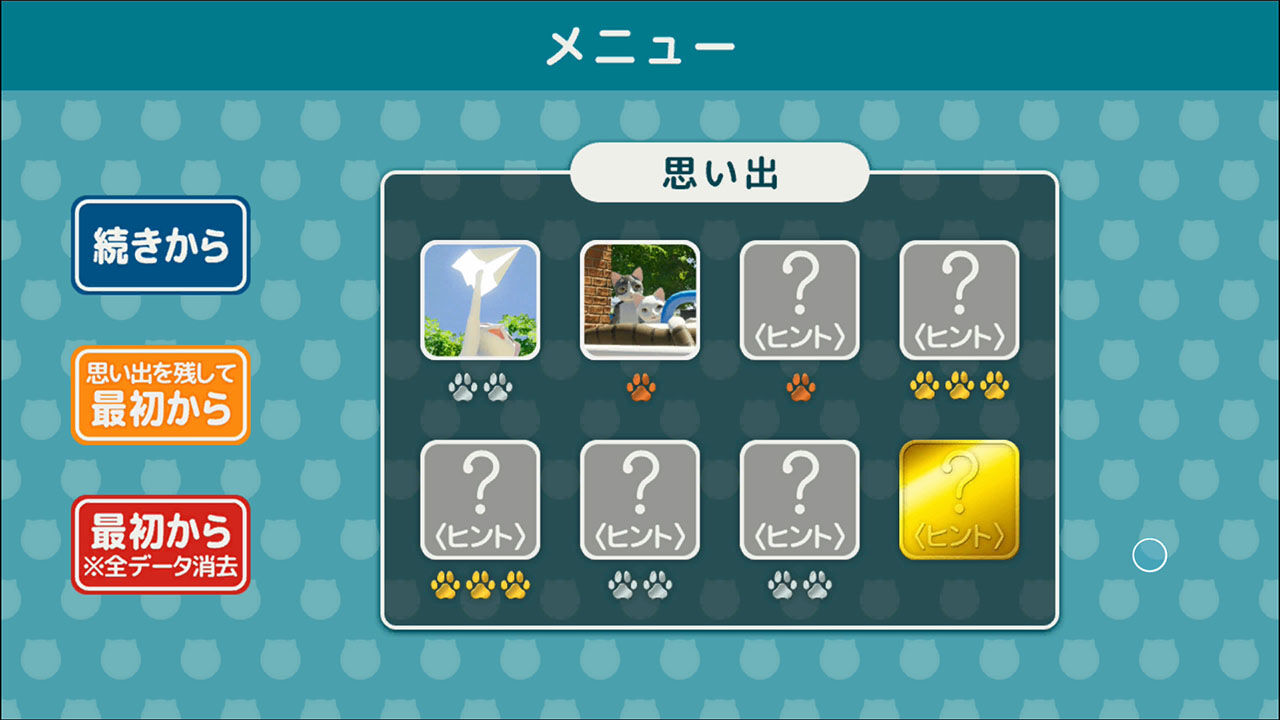This screenshot has width=1280, height=720.
Task: Start over keeping memories via orange button
Action: click(160, 389)
